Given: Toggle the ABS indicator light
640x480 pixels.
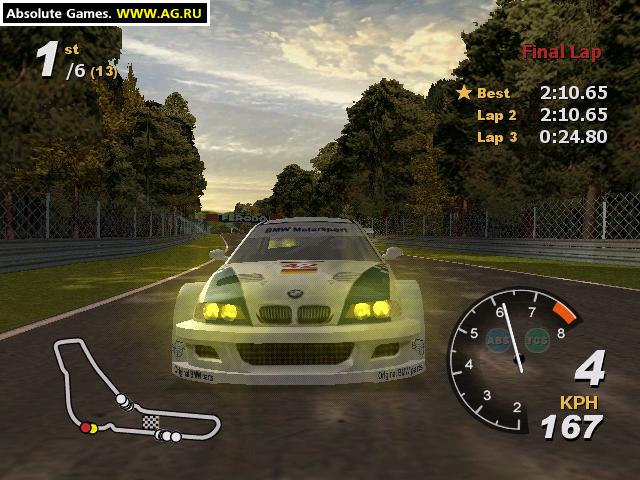Looking at the screenshot, I should (x=497, y=339).
